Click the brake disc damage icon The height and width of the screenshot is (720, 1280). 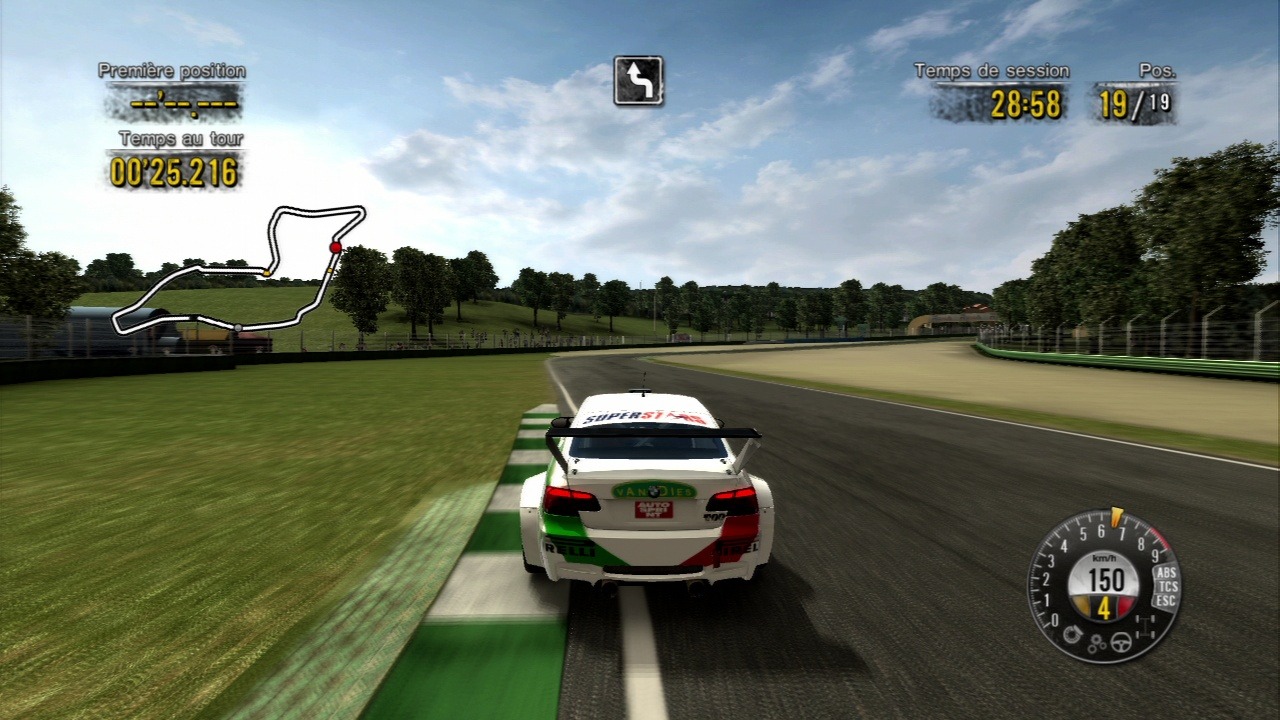(x=1075, y=633)
